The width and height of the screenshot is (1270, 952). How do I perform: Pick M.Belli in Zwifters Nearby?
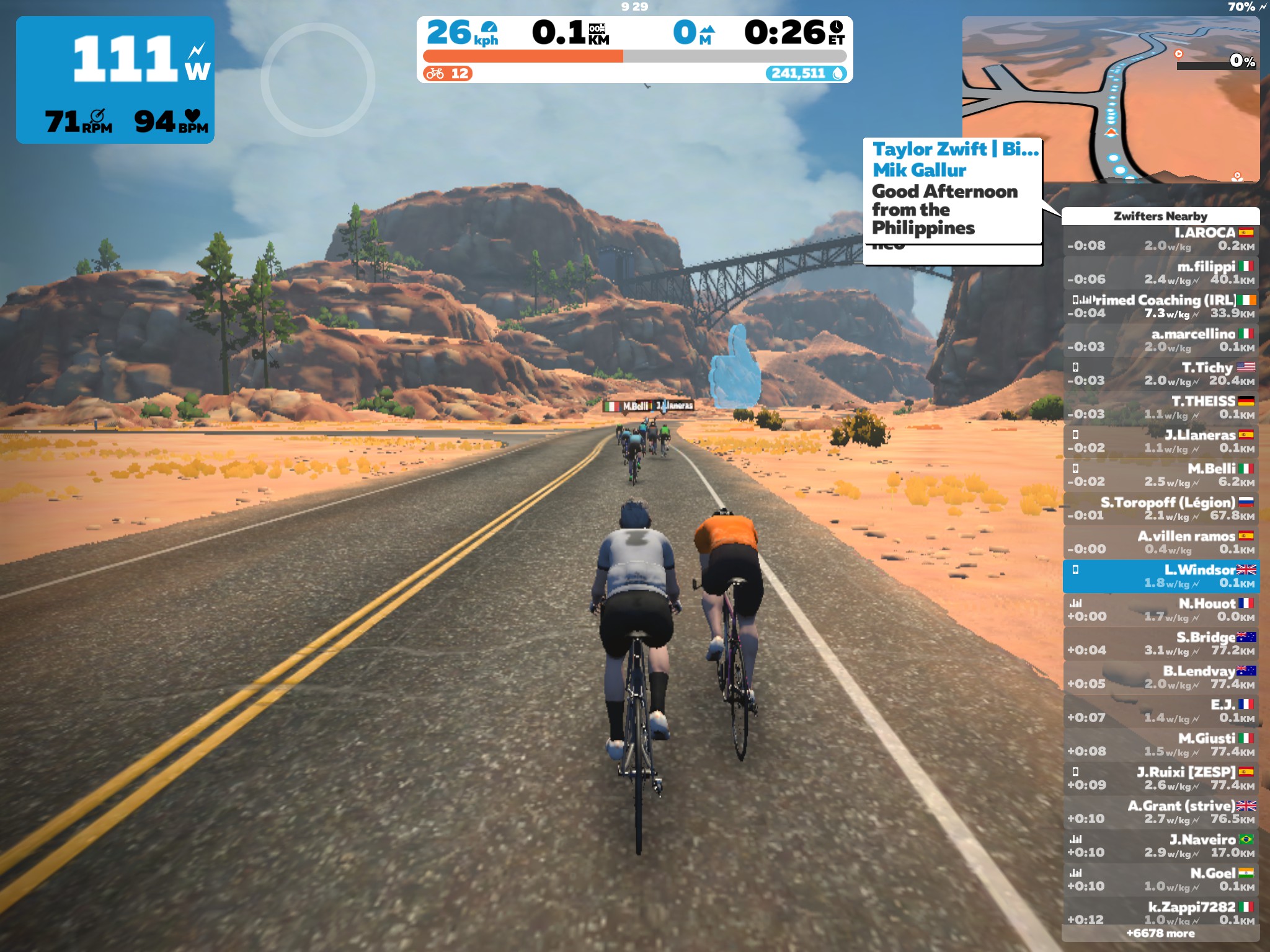pyautogui.click(x=1160, y=475)
